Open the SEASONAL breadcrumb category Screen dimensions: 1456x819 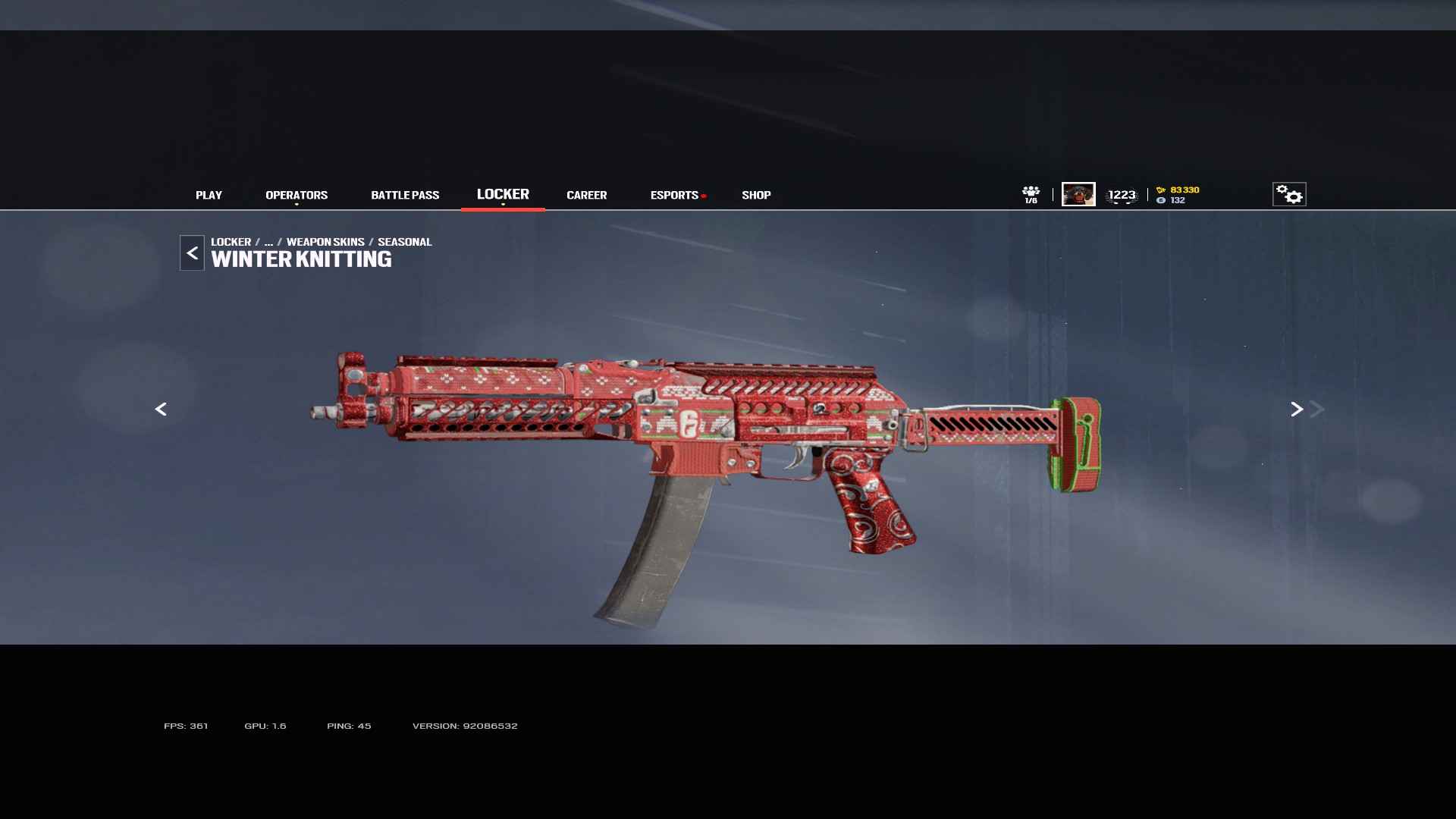(404, 242)
